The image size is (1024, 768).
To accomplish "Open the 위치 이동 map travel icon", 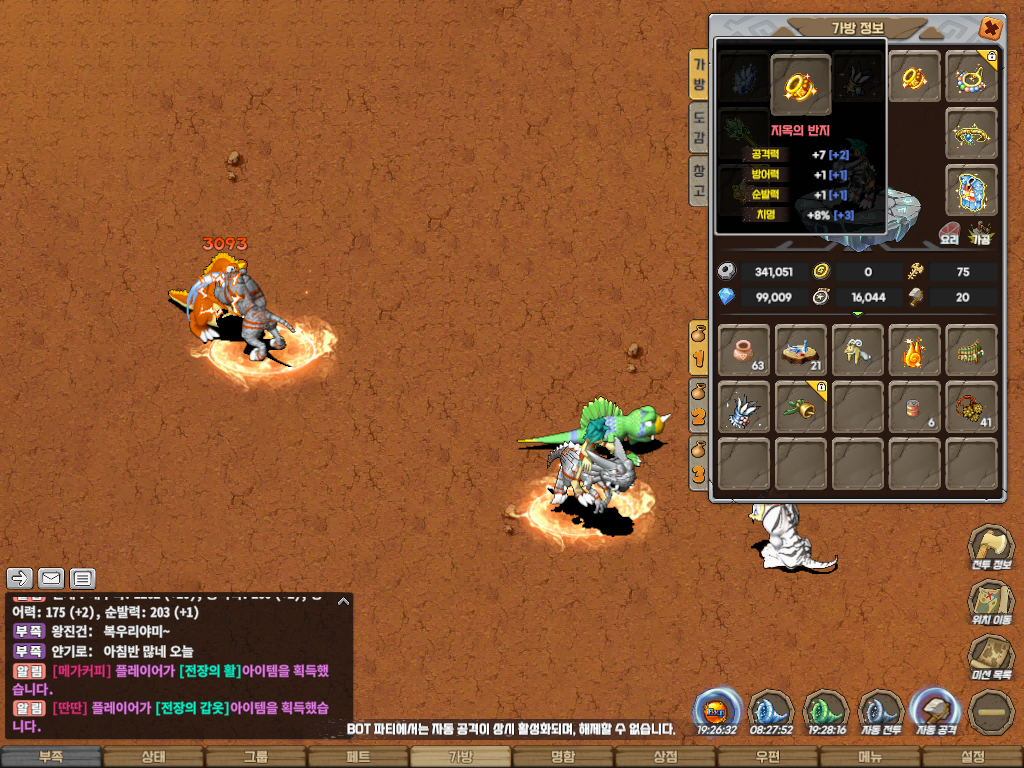I will click(x=990, y=603).
